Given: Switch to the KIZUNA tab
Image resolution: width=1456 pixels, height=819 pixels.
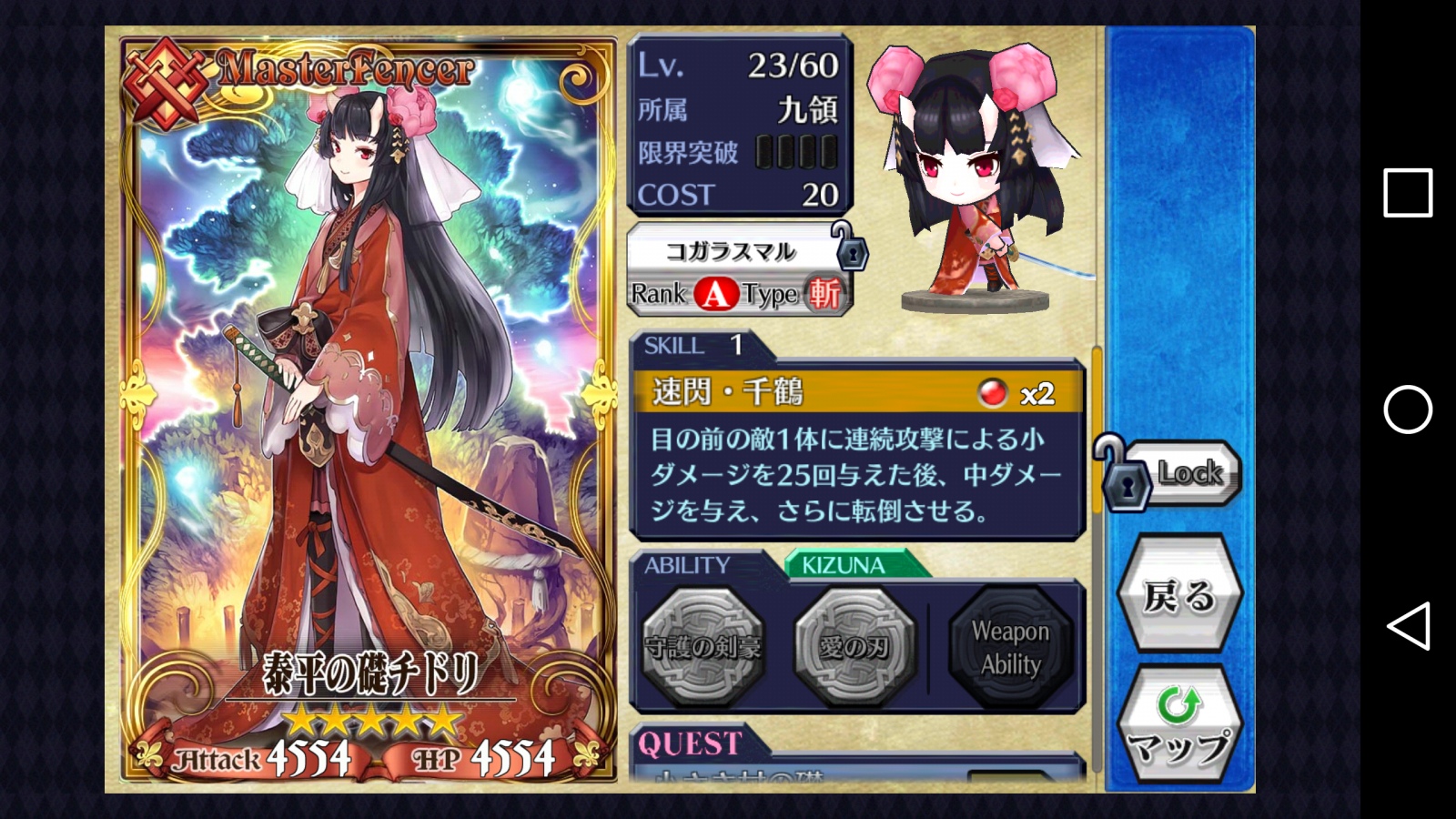Looking at the screenshot, I should [x=844, y=565].
